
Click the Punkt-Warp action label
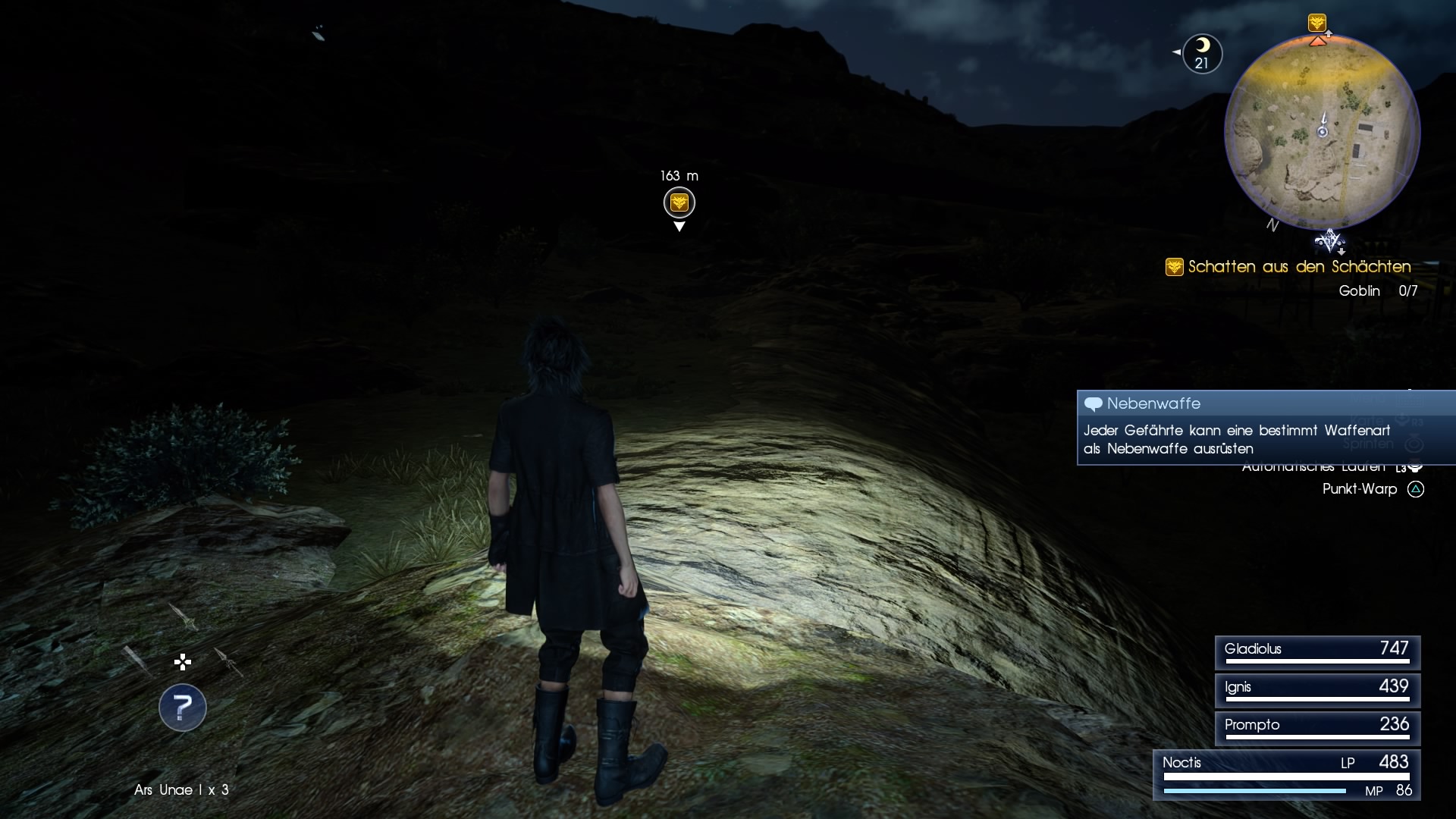click(x=1359, y=489)
